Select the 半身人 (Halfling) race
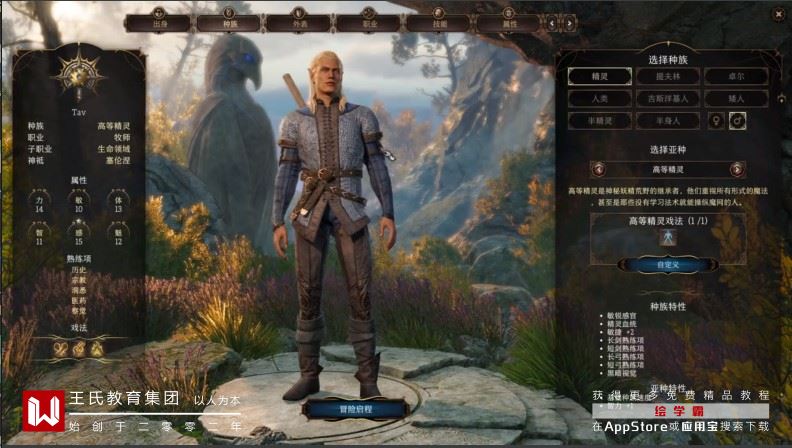792x448 pixels. point(668,120)
